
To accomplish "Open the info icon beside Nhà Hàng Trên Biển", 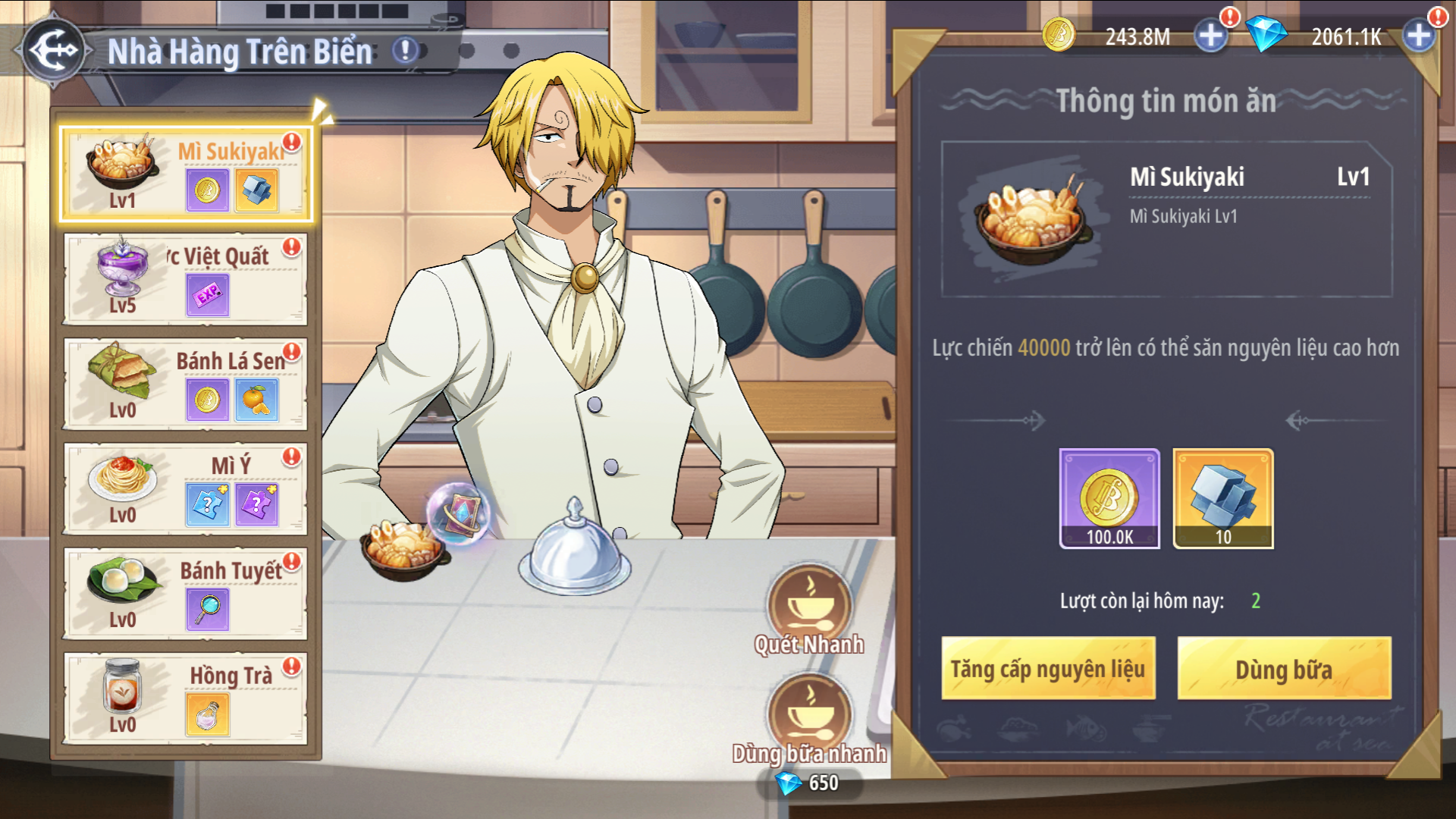I will tap(405, 51).
